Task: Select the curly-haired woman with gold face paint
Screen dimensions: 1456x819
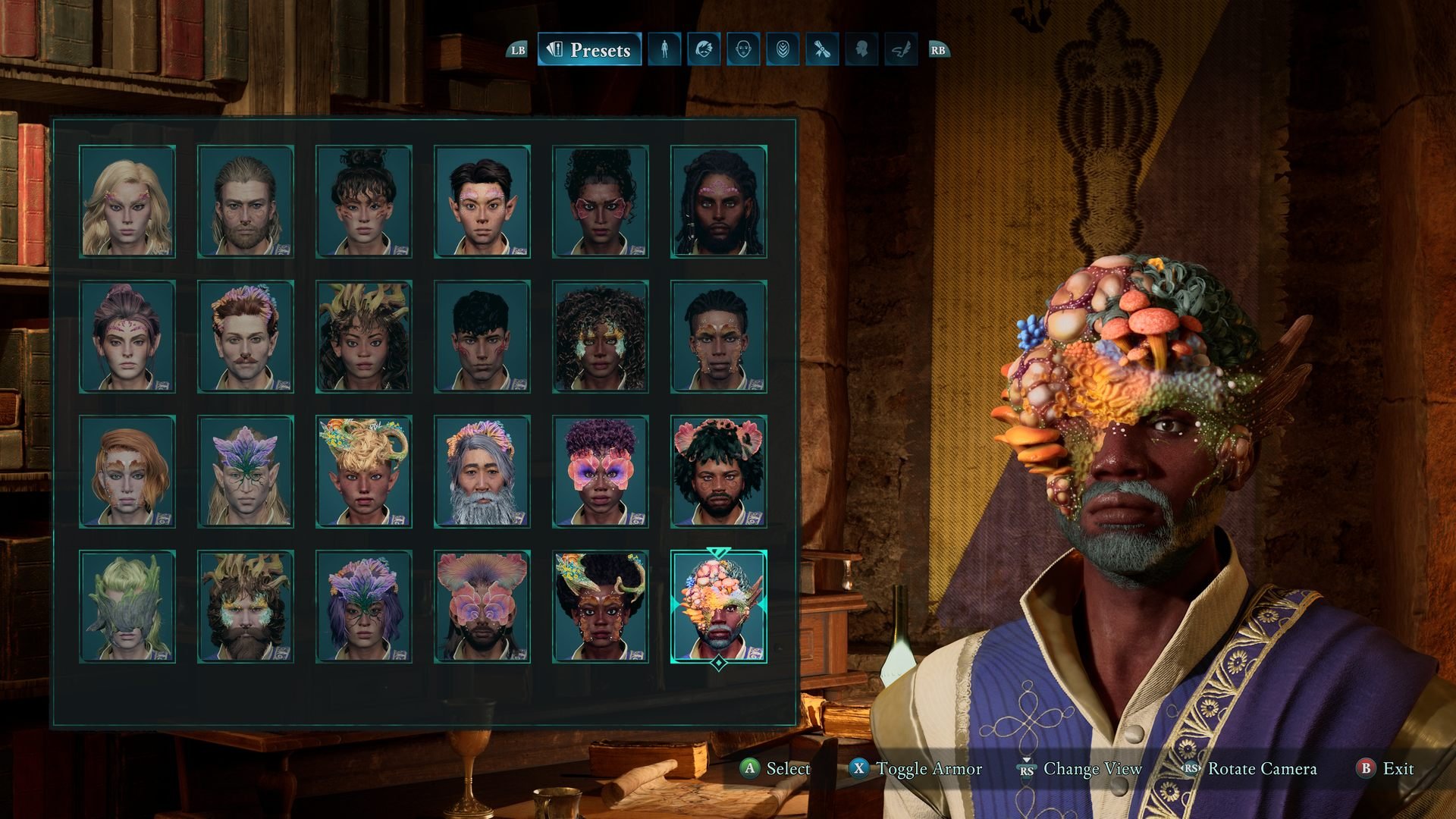Action: click(x=601, y=337)
